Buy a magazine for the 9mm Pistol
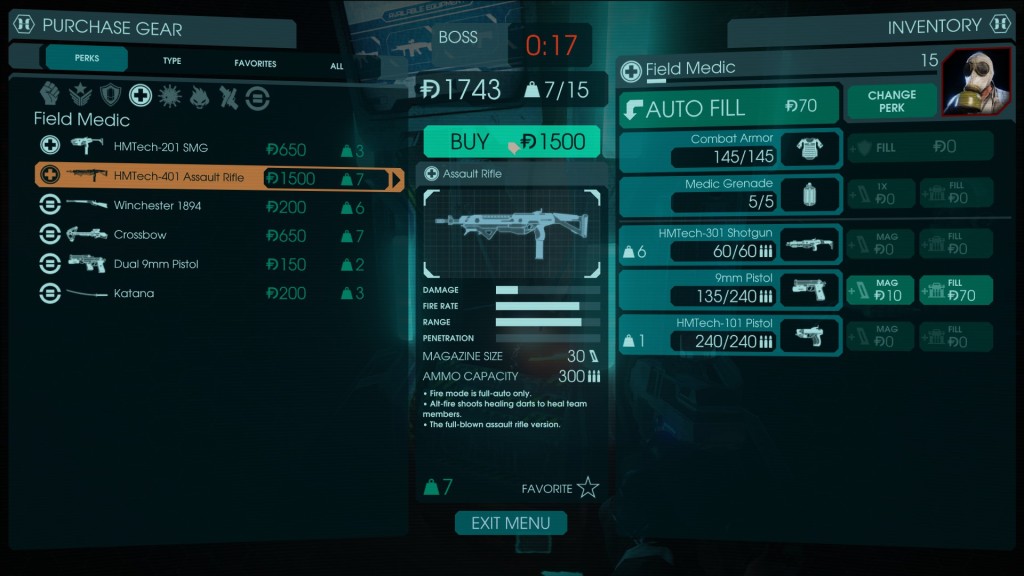Image resolution: width=1024 pixels, height=576 pixels. [879, 290]
